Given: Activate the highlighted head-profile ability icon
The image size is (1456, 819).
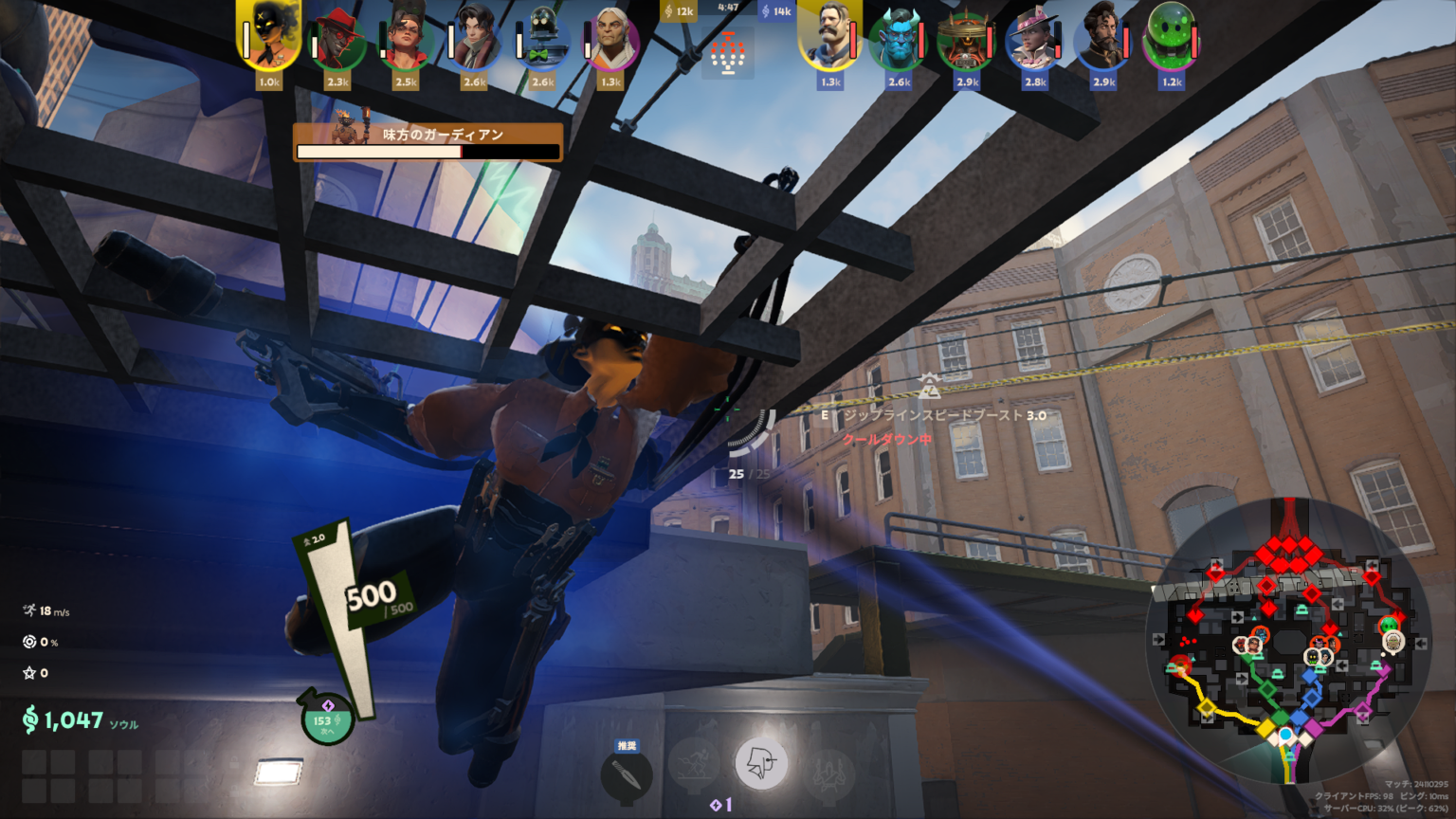Looking at the screenshot, I should (x=761, y=763).
